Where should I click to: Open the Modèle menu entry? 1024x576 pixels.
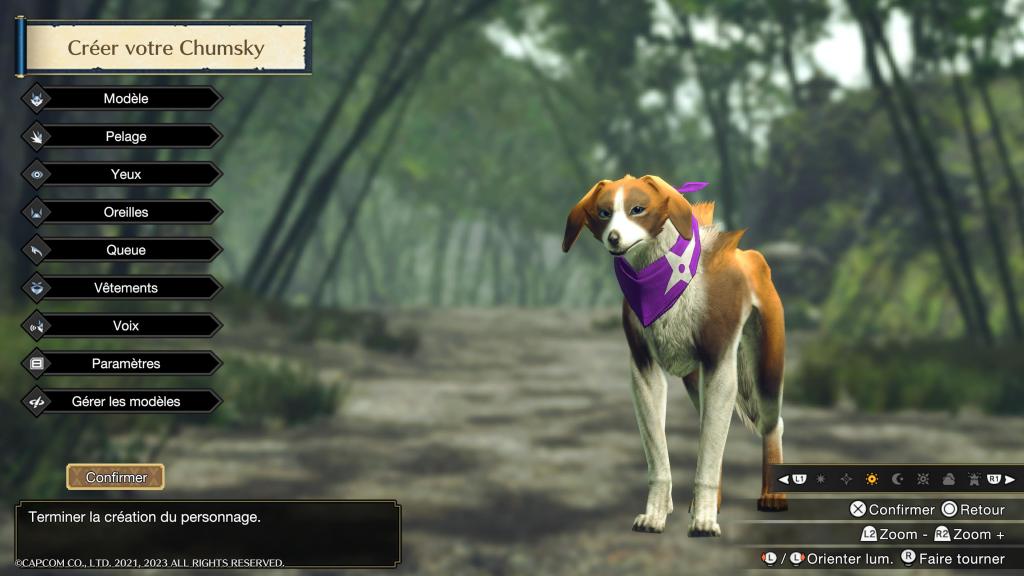(126, 99)
